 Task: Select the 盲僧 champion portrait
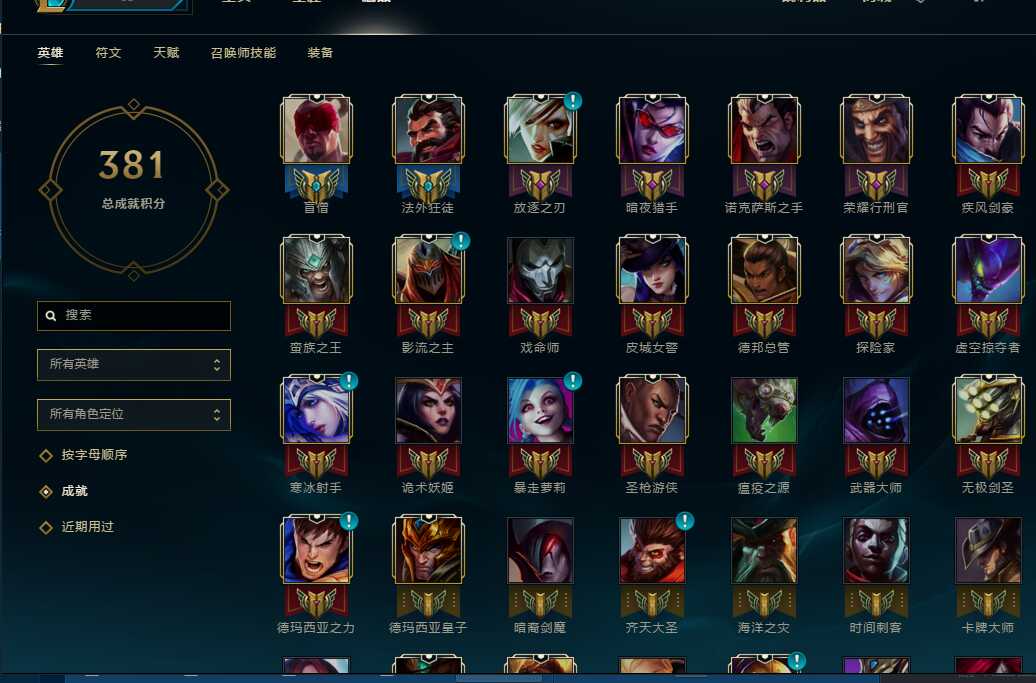click(316, 131)
